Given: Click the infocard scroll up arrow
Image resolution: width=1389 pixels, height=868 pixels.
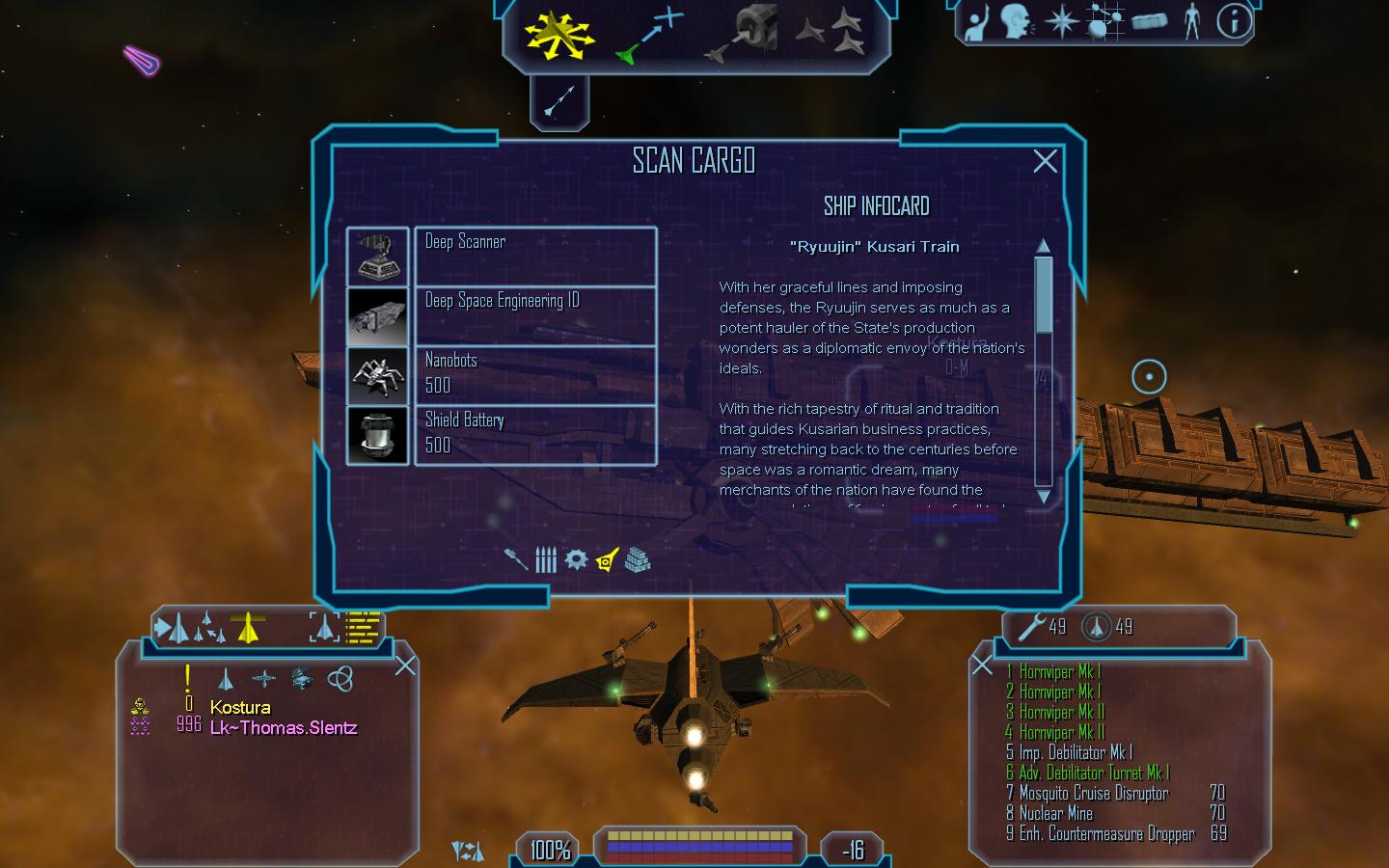Looking at the screenshot, I should pos(1043,246).
